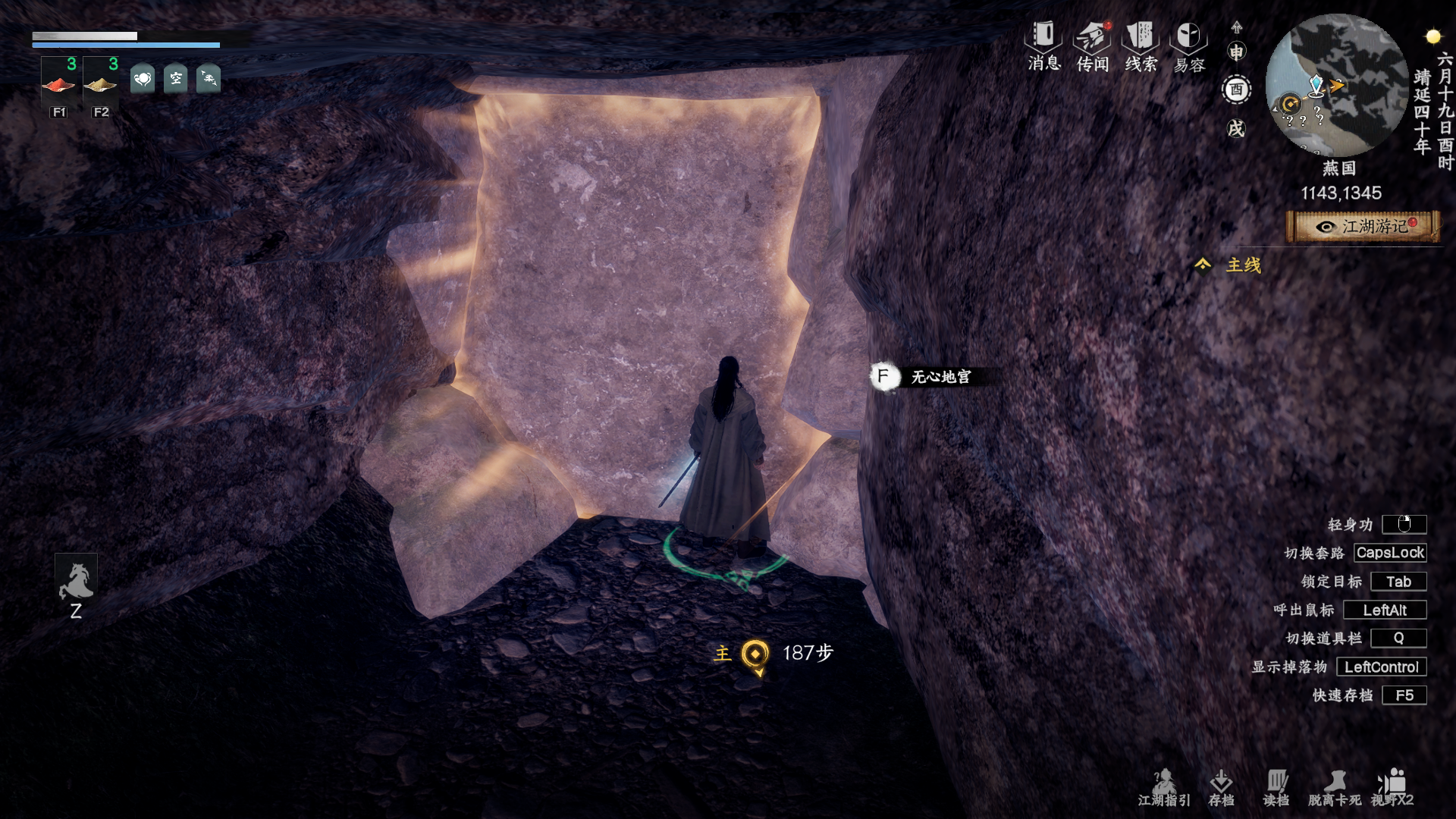Open the 消息 messages panel
This screenshot has width=1456, height=819.
(x=1043, y=45)
